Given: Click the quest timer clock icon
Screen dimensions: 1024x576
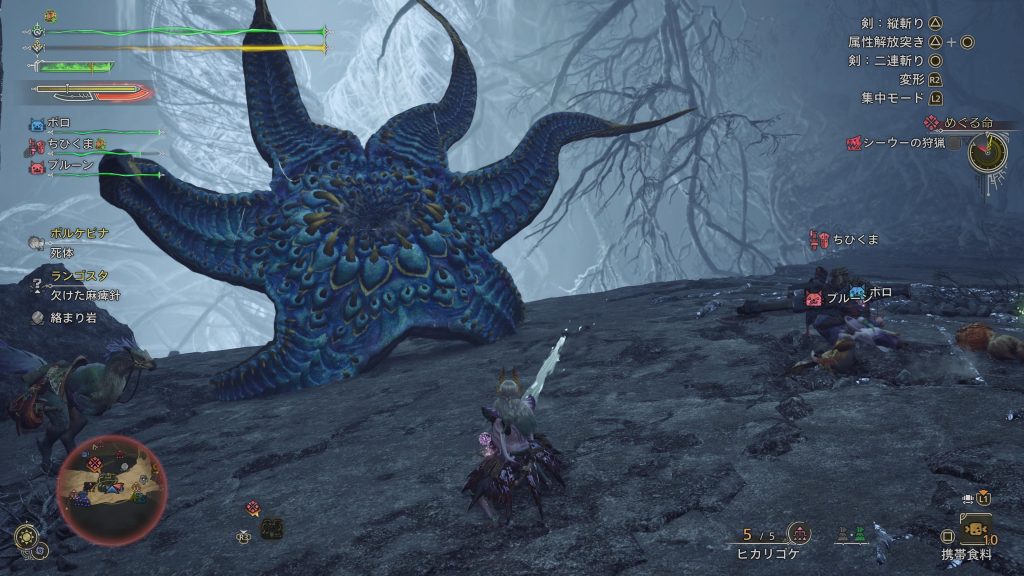Looking at the screenshot, I should tap(987, 152).
